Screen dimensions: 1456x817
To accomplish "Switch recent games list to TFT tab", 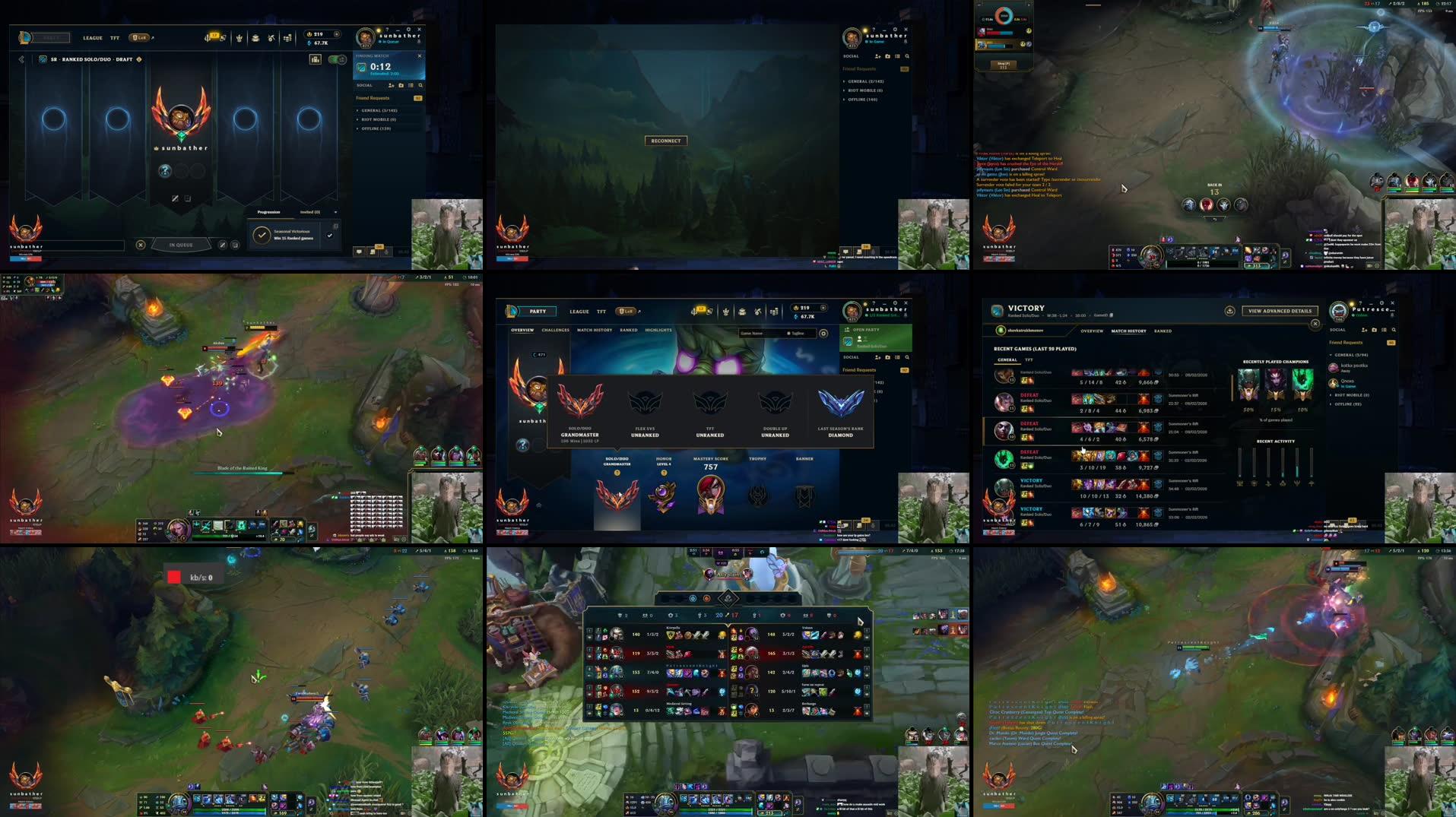I will tap(1029, 360).
